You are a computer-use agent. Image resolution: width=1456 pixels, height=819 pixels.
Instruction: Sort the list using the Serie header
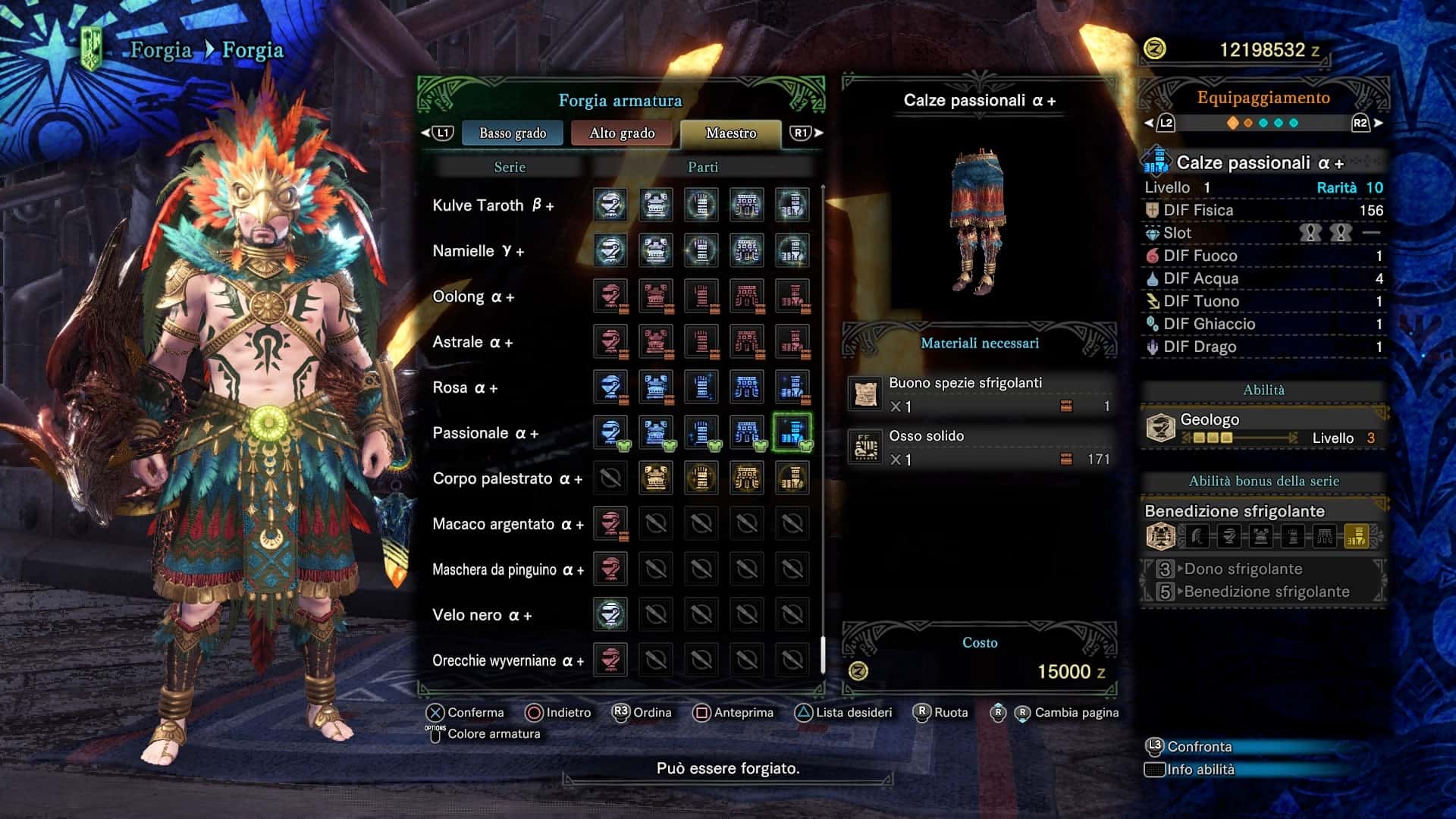510,167
